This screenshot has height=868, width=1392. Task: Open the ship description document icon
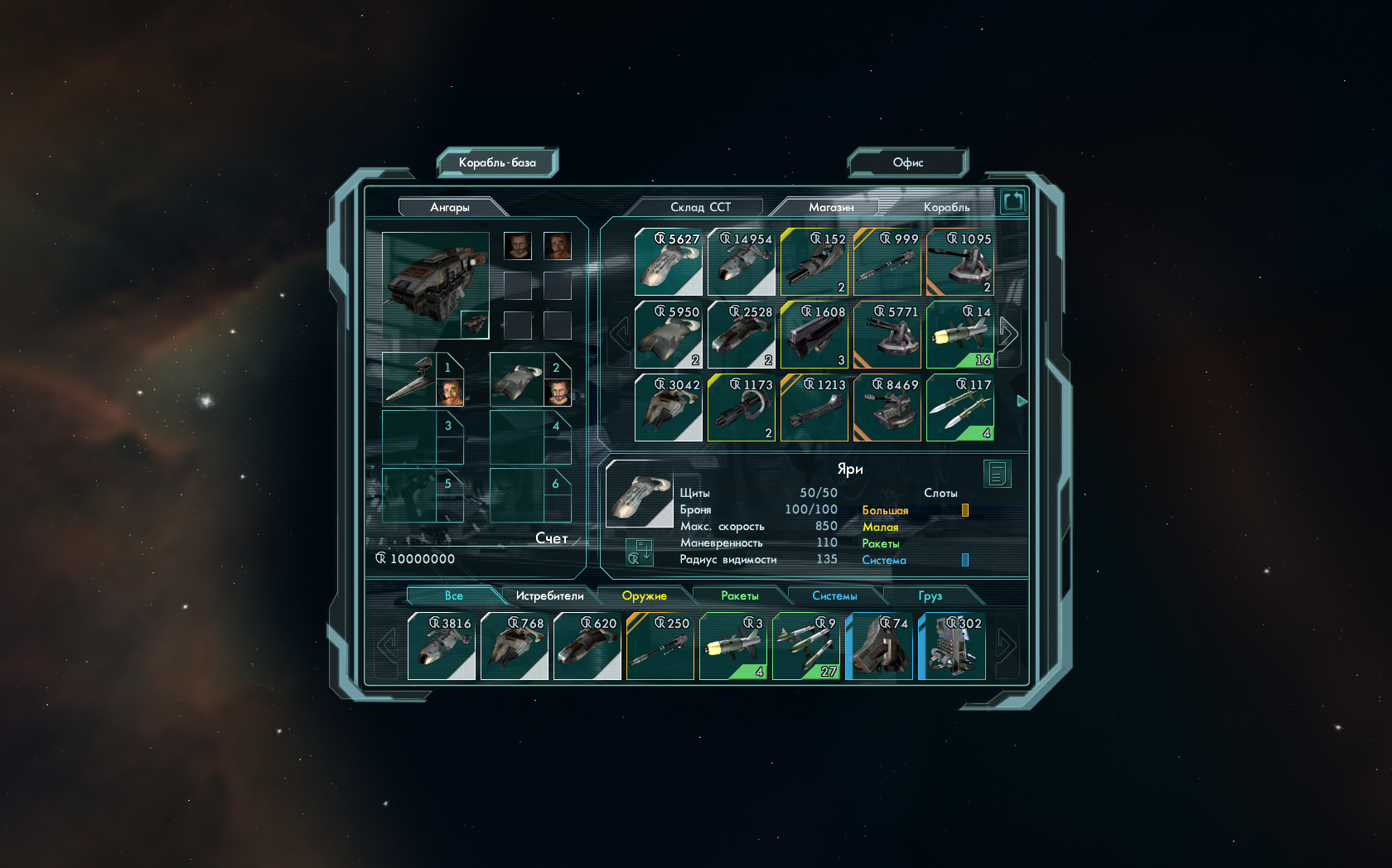[x=997, y=475]
